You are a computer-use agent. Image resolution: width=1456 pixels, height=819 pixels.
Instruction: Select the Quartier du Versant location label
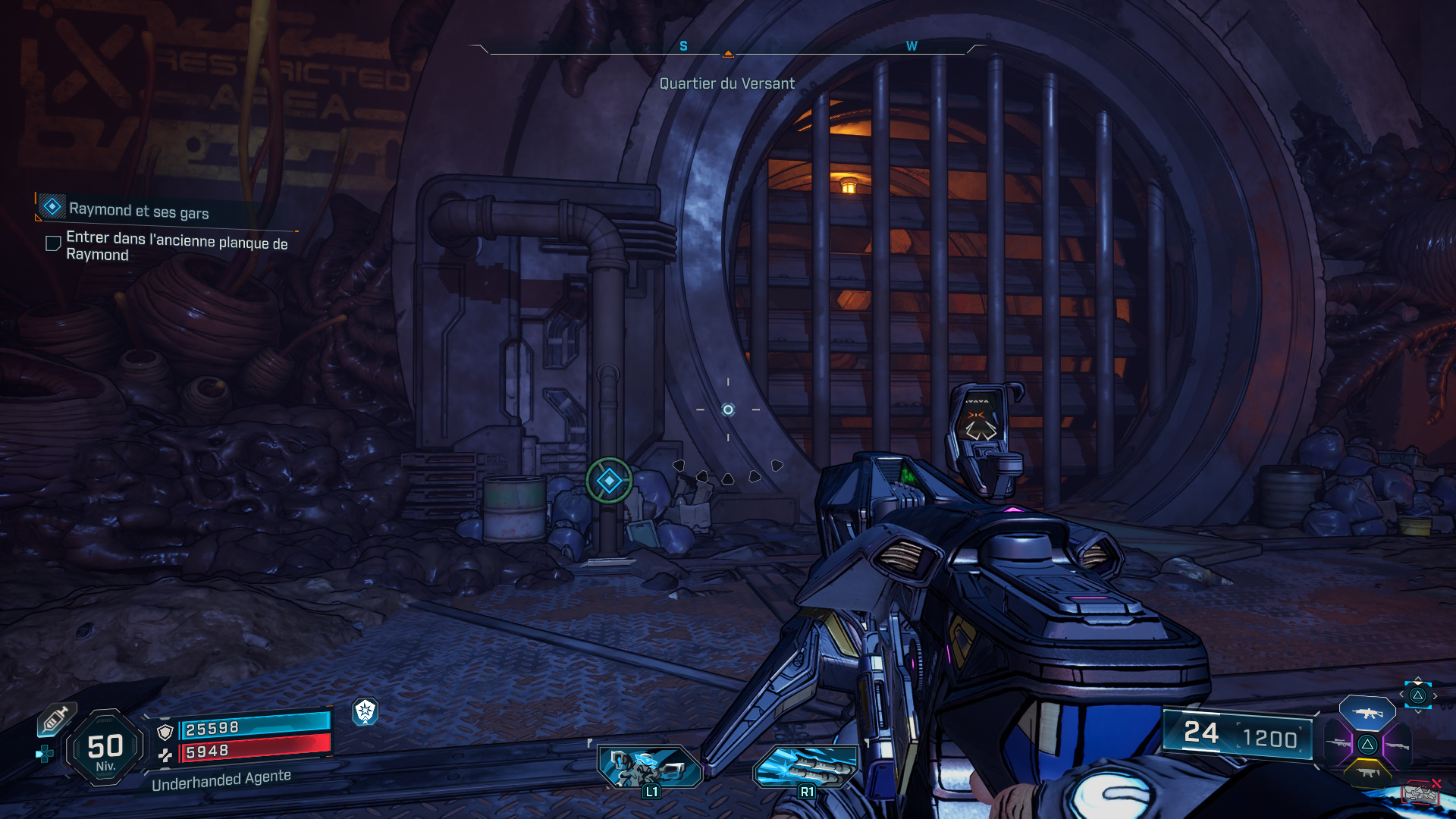point(728,83)
